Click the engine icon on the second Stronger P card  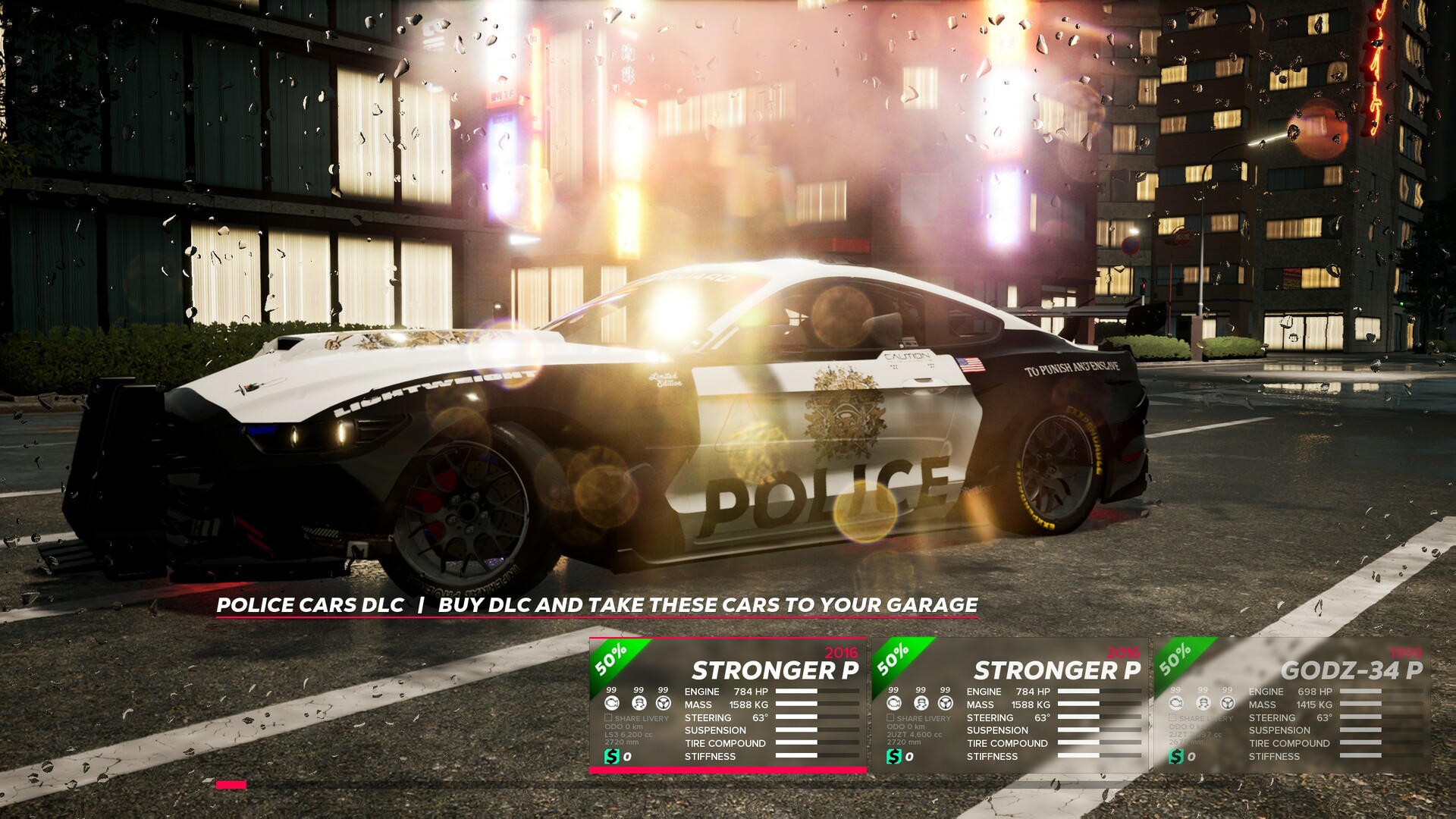893,704
